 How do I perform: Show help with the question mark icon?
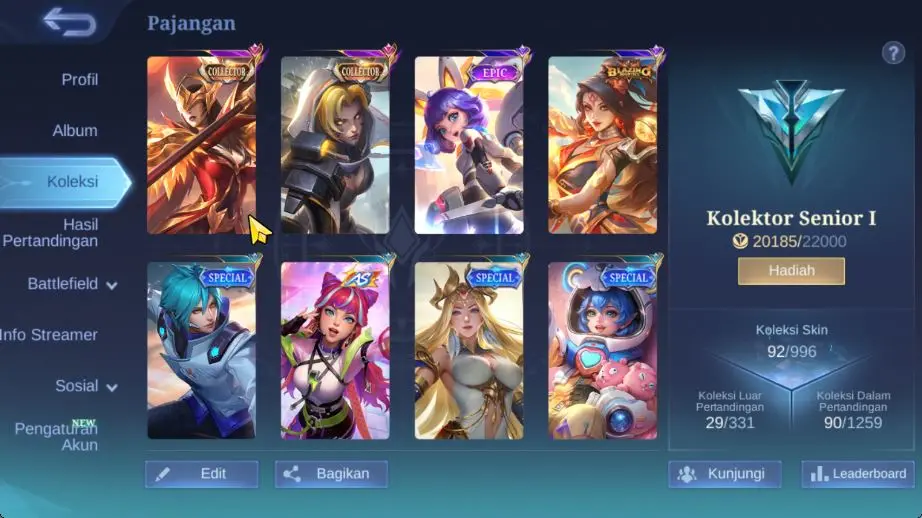(893, 53)
